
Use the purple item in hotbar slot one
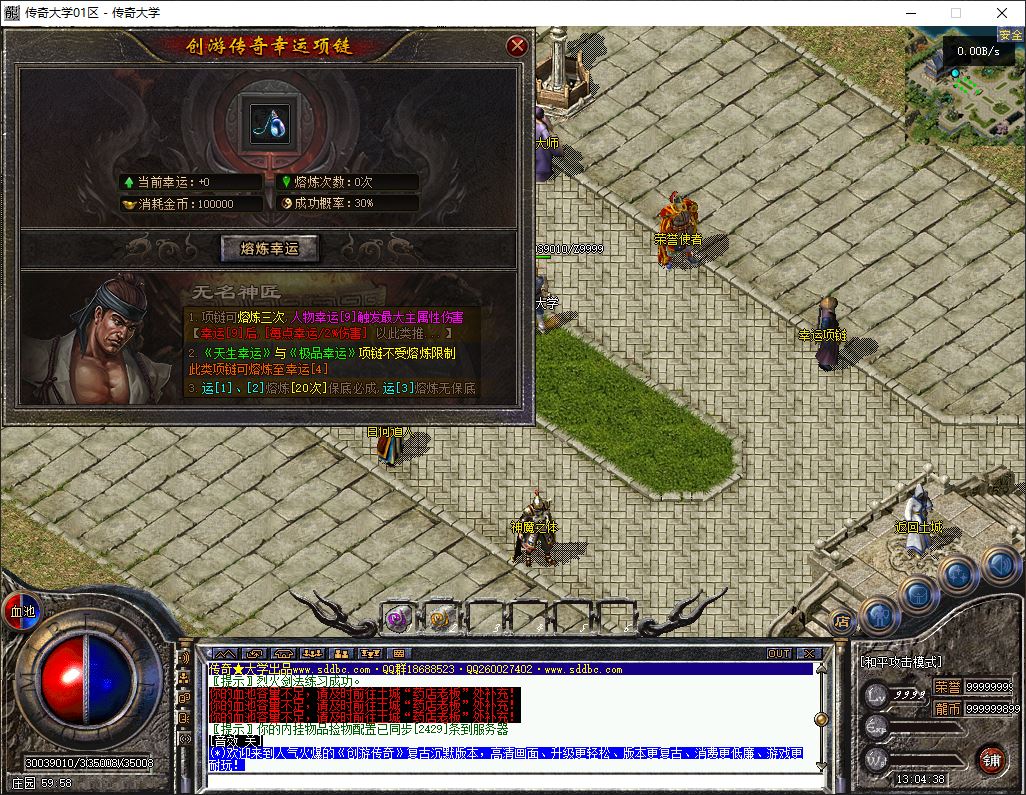tap(398, 618)
